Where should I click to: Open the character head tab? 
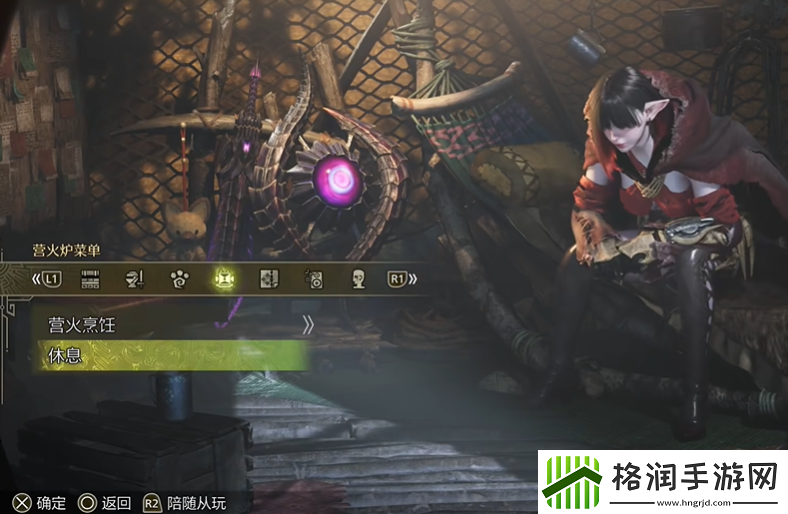tap(358, 279)
